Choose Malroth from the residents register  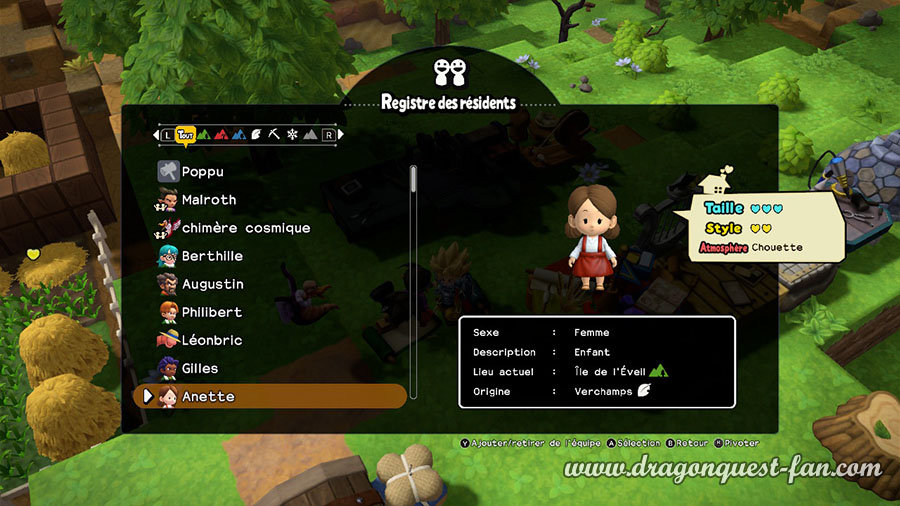click(208, 200)
